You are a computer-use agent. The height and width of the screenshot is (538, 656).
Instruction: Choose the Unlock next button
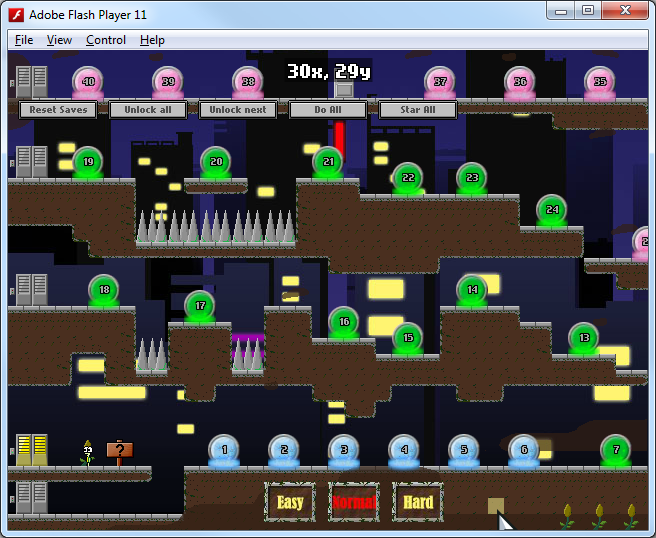point(238,110)
